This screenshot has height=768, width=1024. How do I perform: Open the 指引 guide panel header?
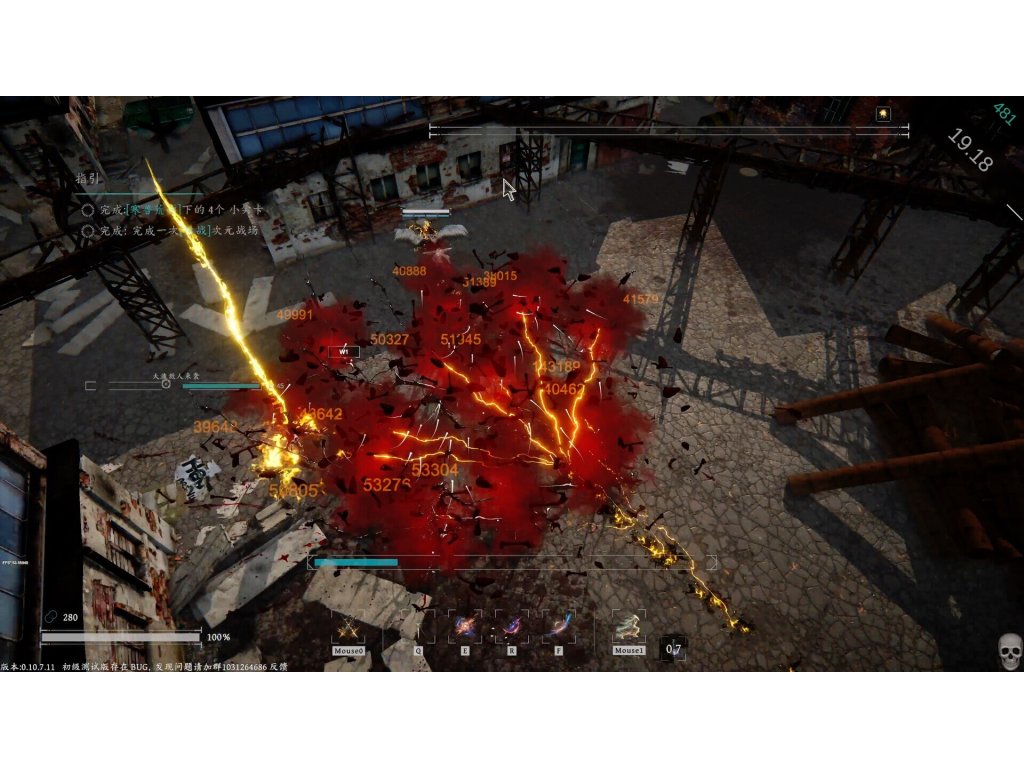coord(90,179)
